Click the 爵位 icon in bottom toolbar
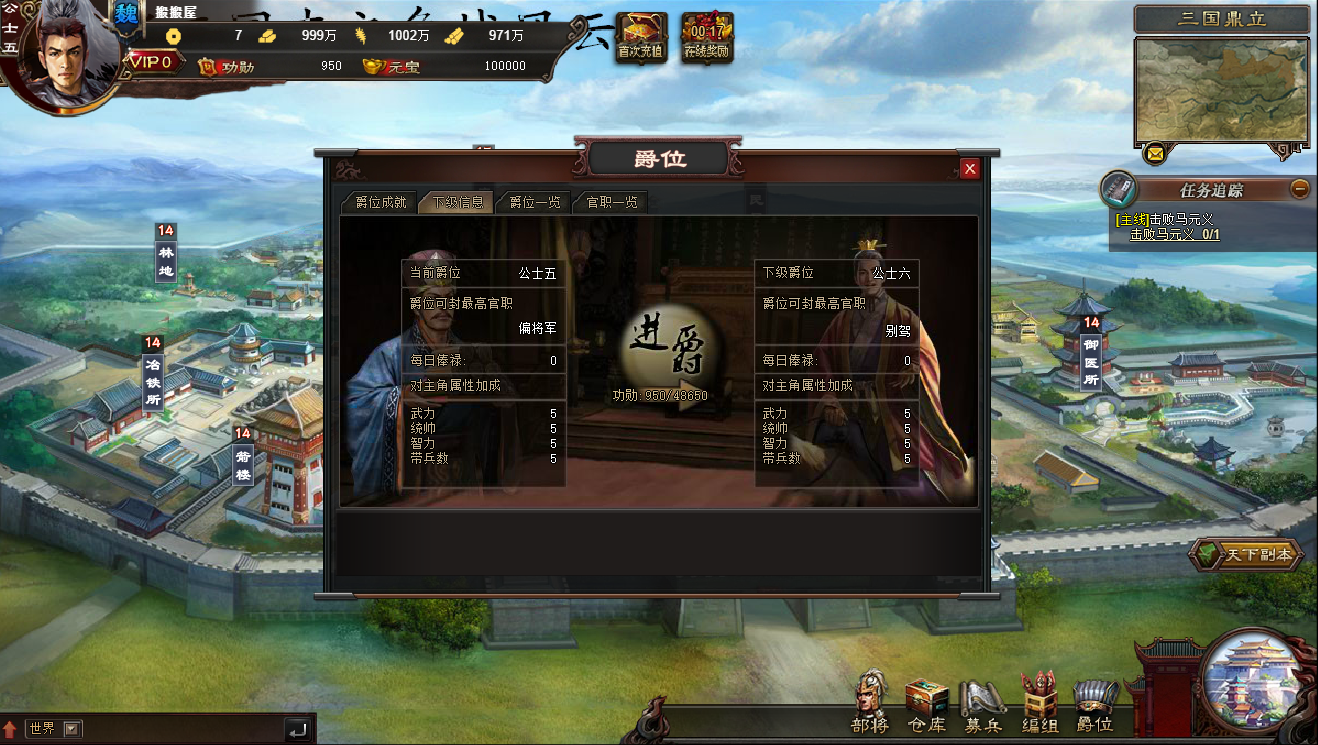This screenshot has width=1318, height=745. pos(1094,703)
